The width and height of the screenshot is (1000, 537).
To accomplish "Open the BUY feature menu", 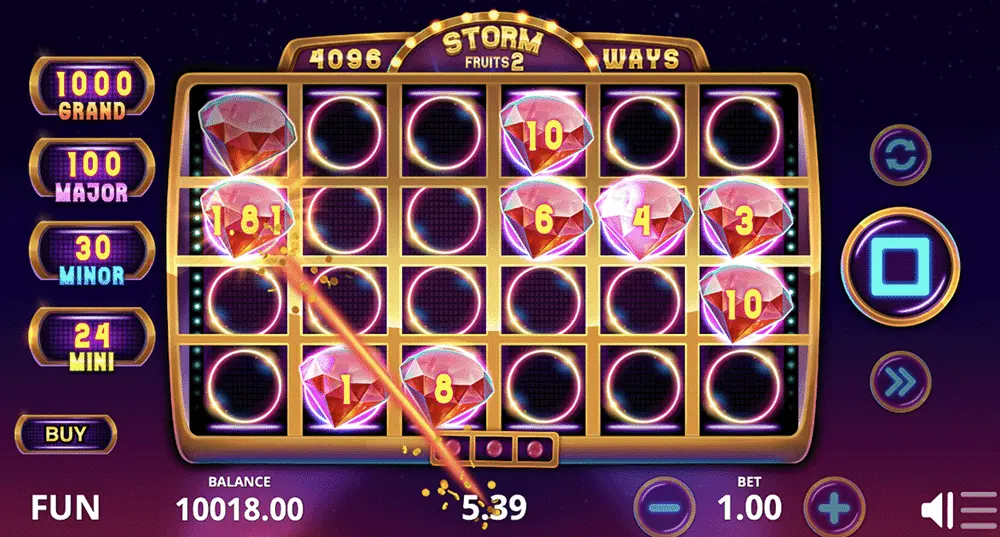I will click(x=66, y=434).
